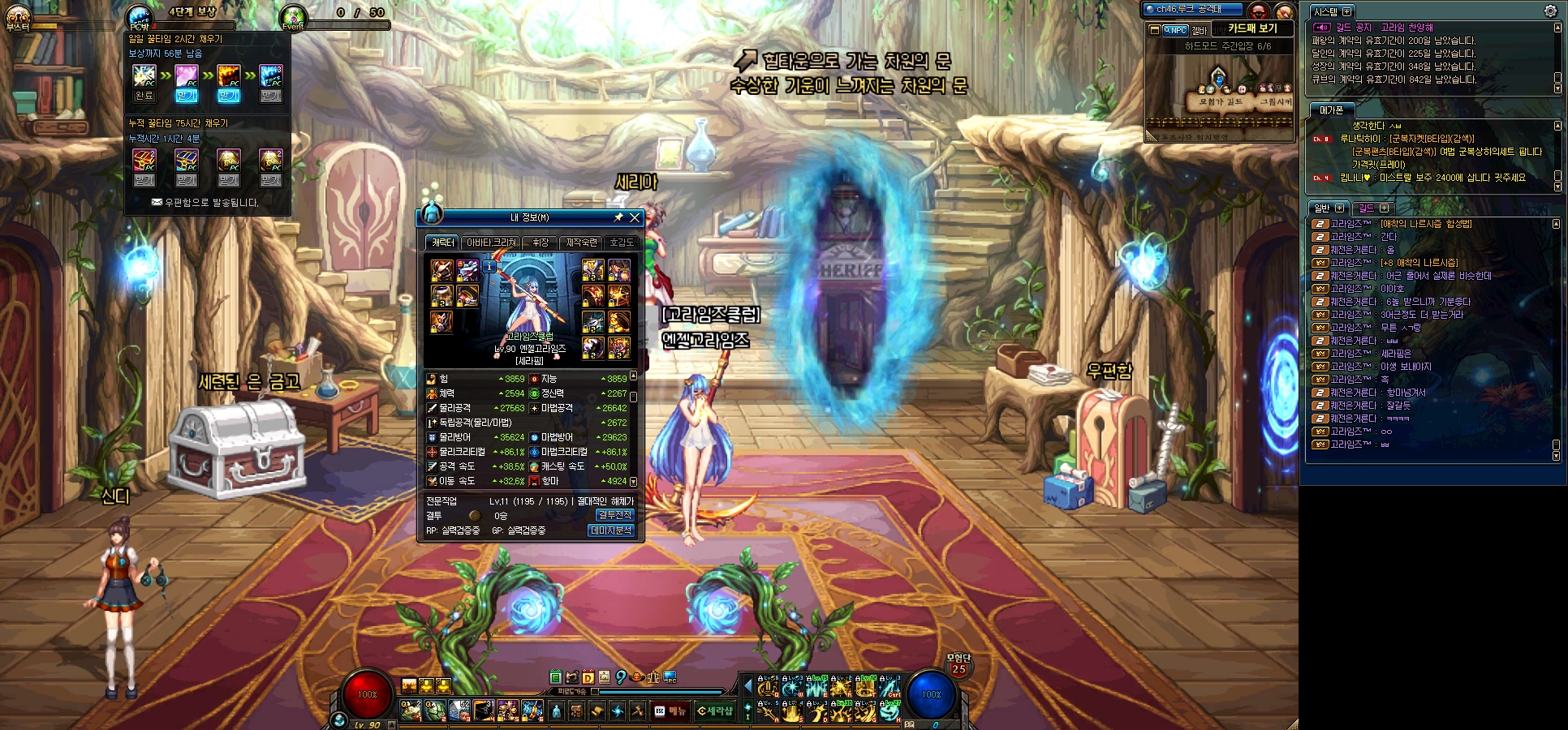Screen dimensions: 1568x730
Task: Open the 세라샵 cash shop
Action: [715, 711]
